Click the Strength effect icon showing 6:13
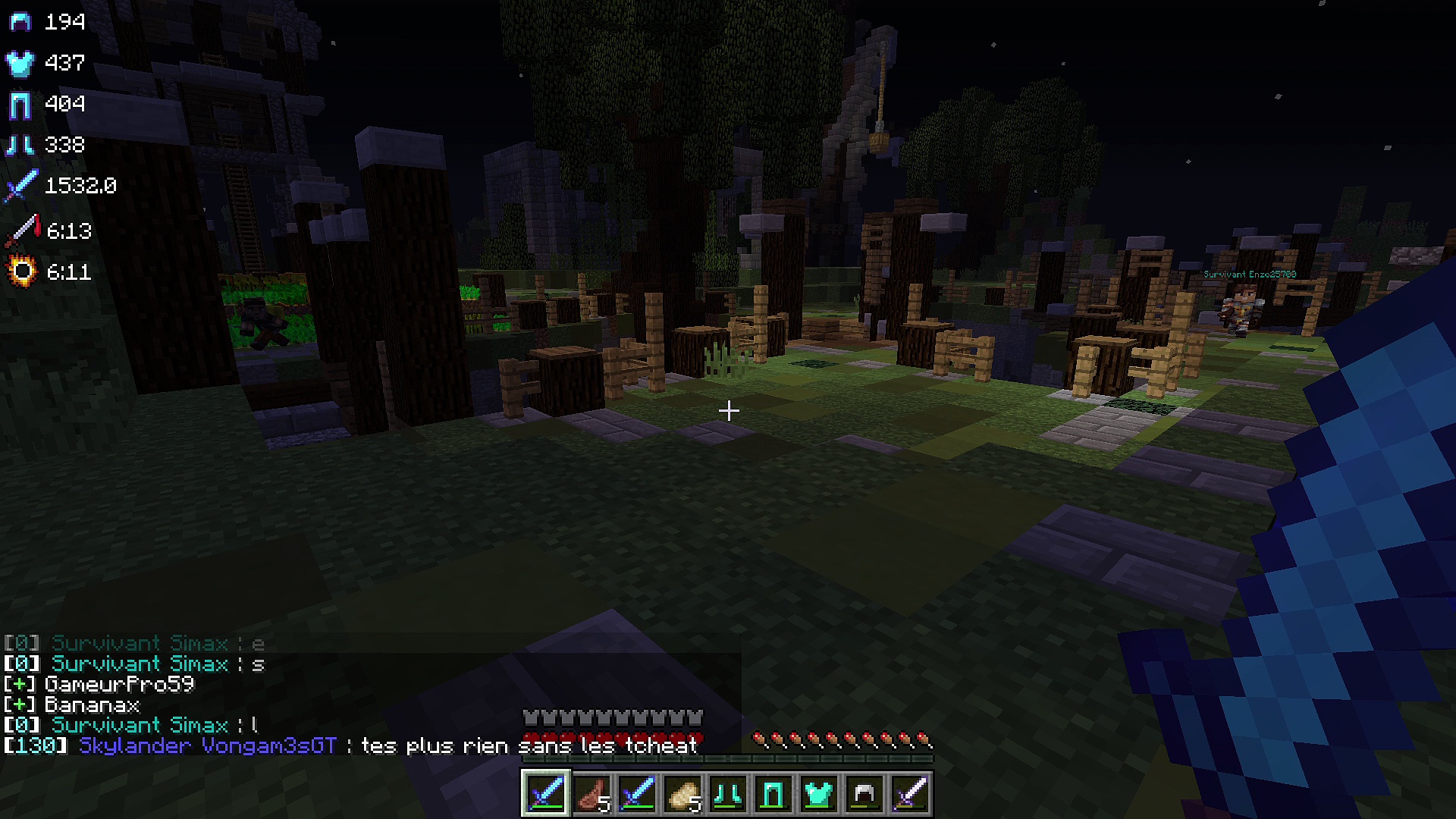 [x=22, y=231]
